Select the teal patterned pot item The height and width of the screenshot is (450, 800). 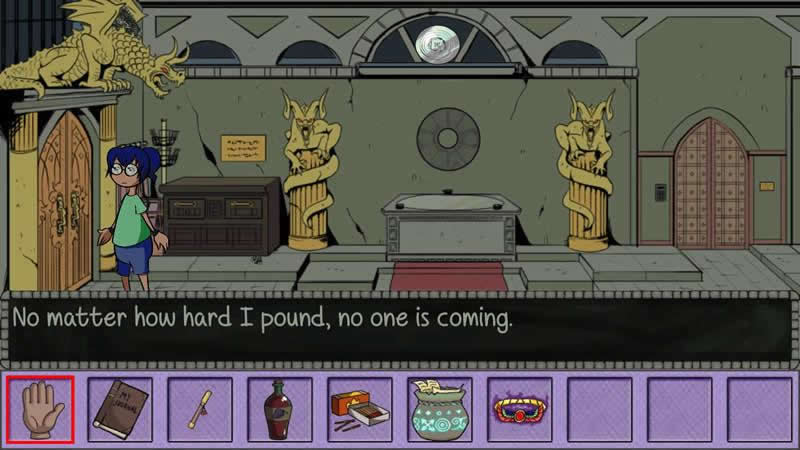point(440,409)
